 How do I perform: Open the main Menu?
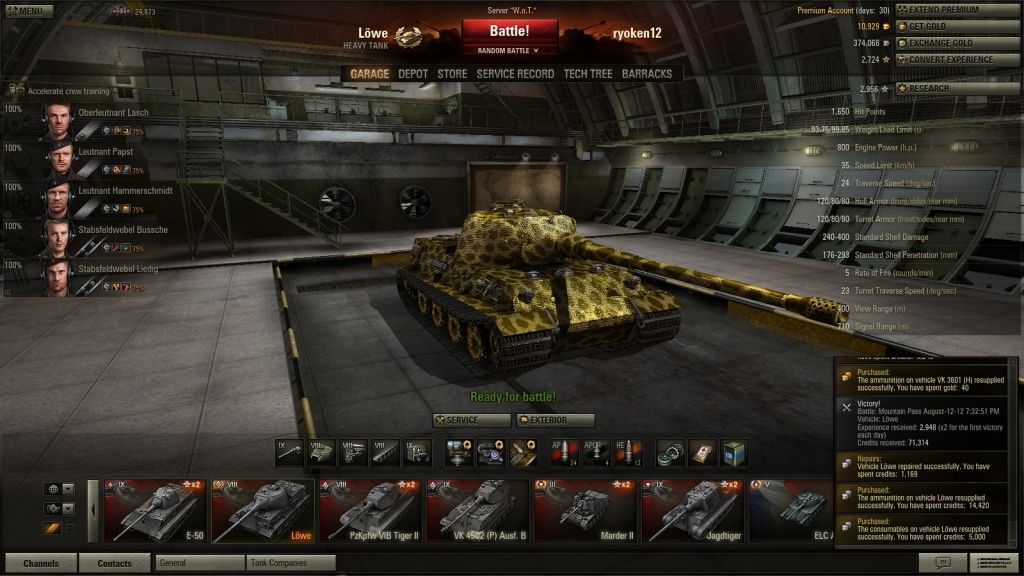click(x=27, y=11)
